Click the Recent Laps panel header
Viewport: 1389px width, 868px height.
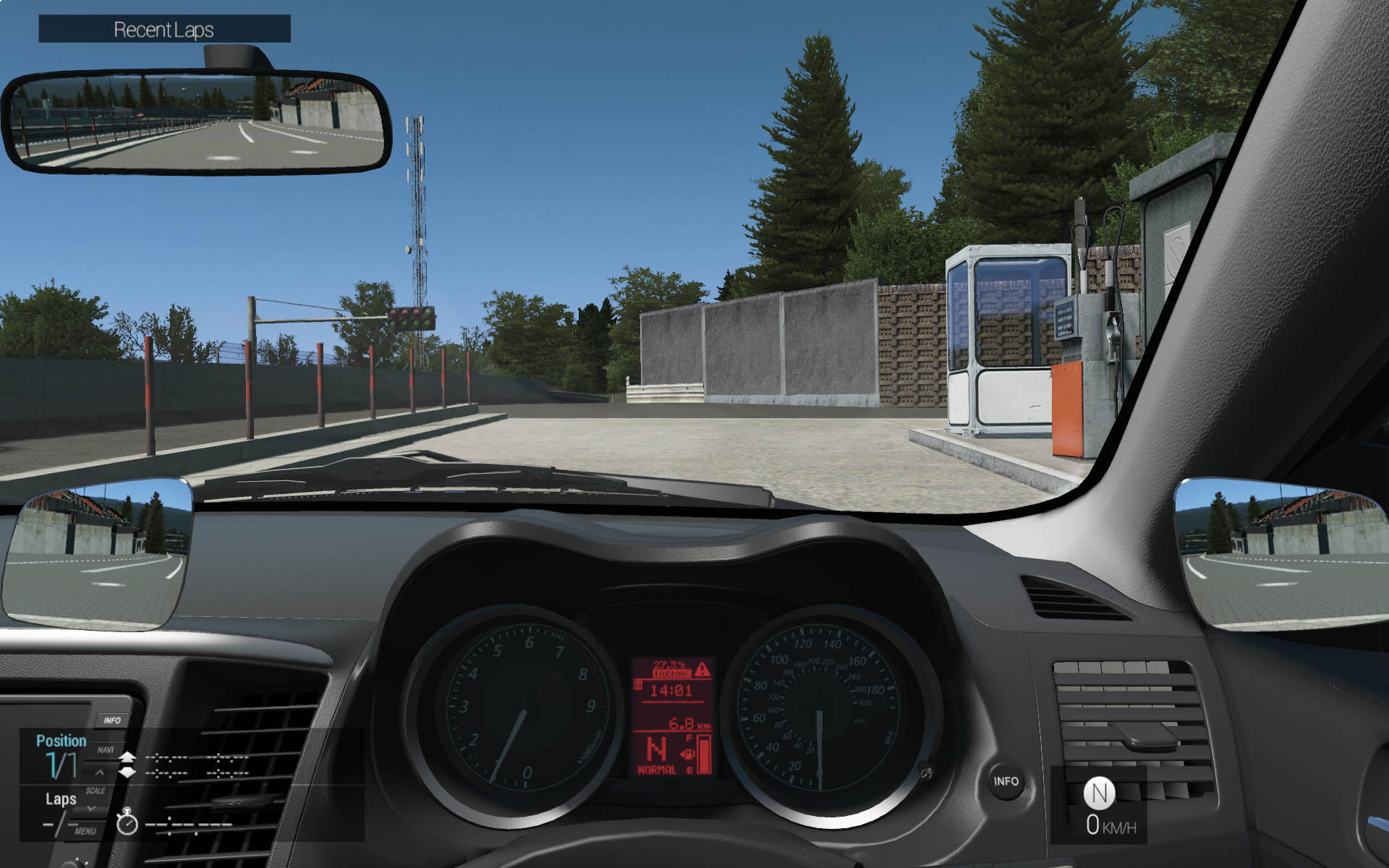click(x=164, y=29)
